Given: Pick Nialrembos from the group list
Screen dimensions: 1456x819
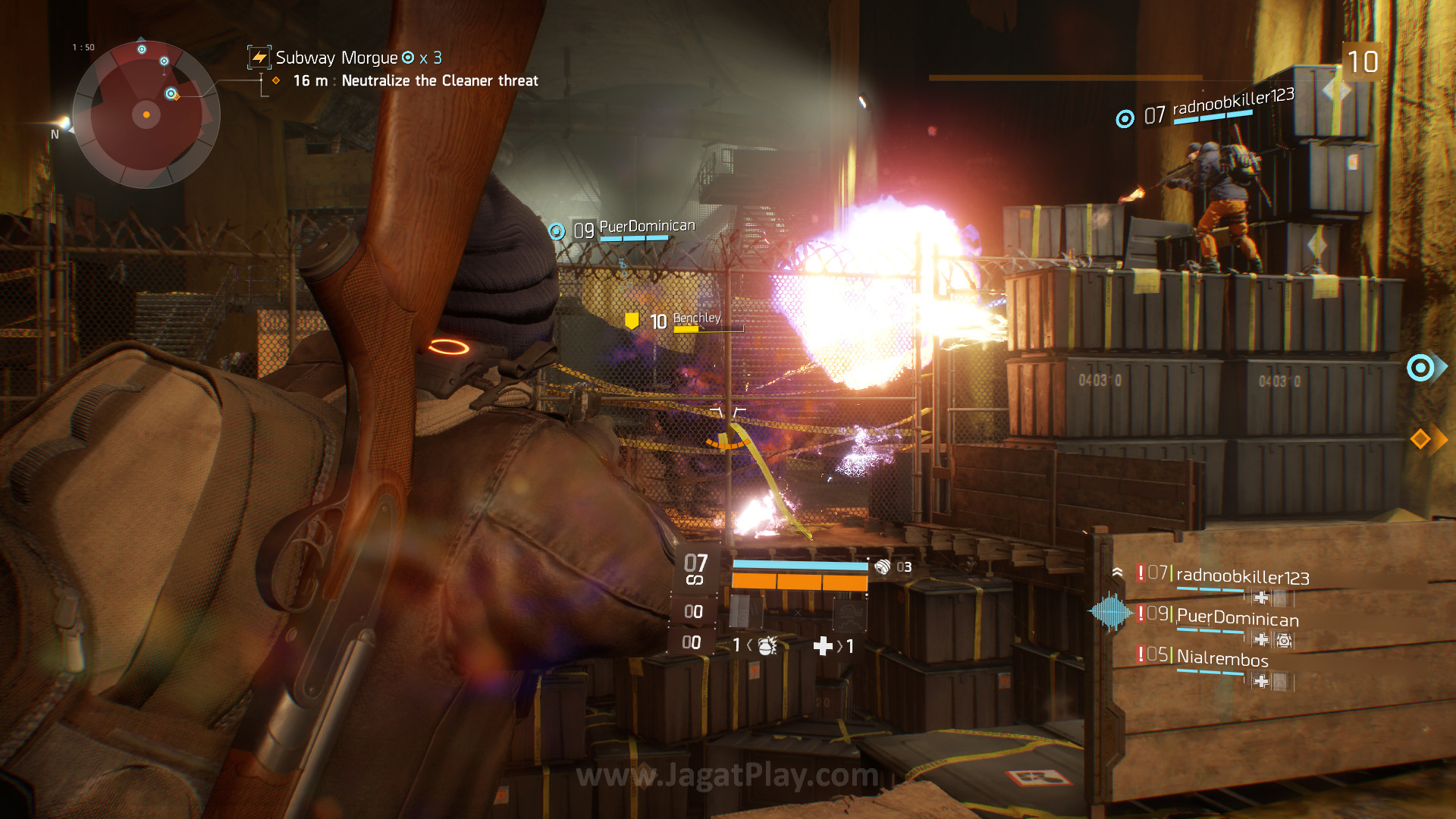Looking at the screenshot, I should (1222, 658).
